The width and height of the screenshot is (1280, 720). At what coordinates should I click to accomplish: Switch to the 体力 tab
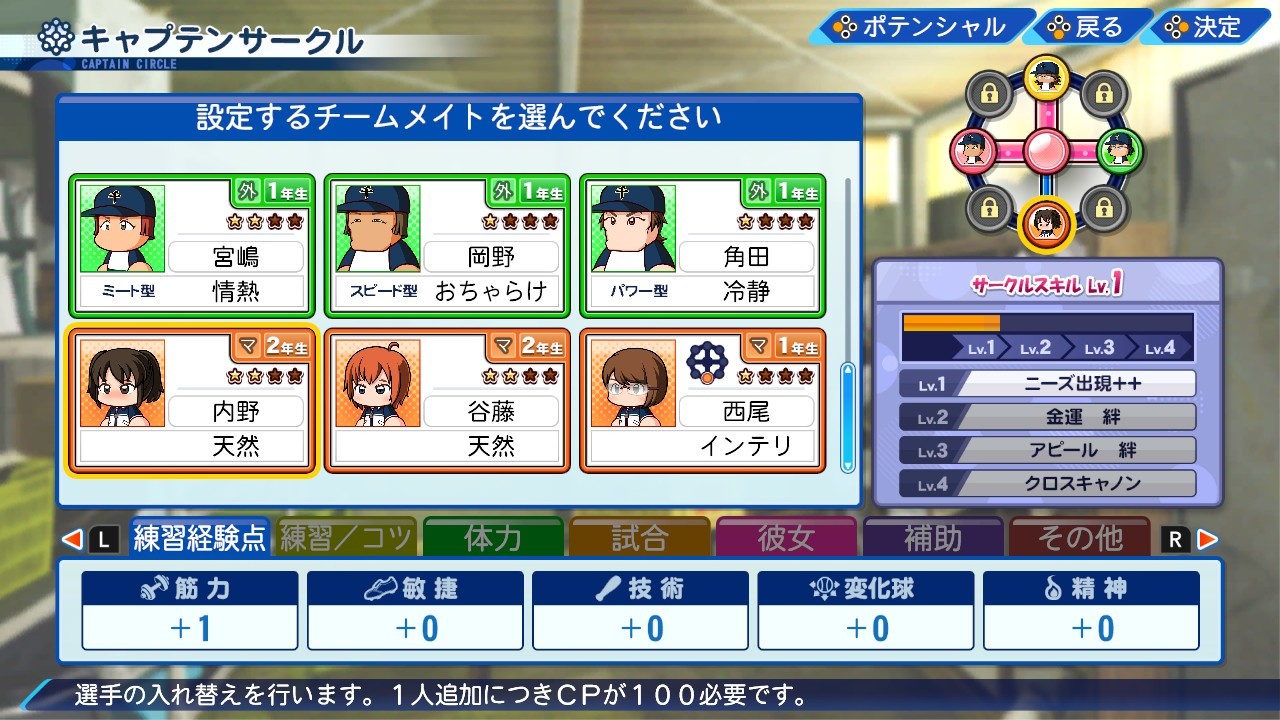click(493, 538)
